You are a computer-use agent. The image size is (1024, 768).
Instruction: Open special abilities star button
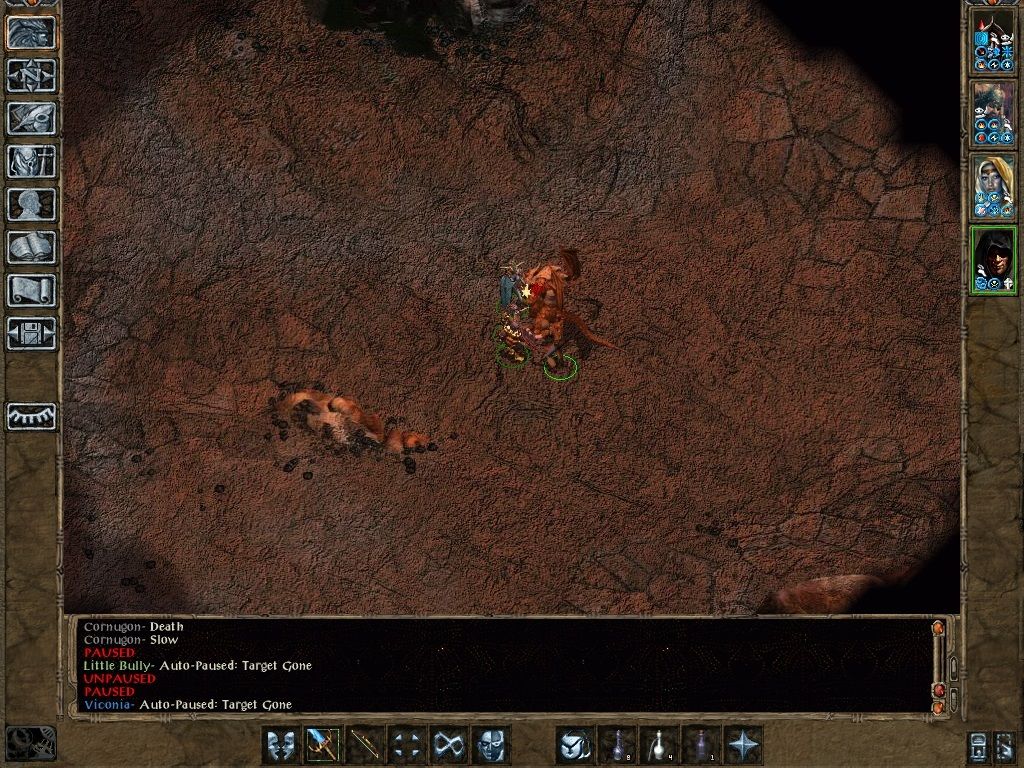pyautogui.click(x=744, y=745)
